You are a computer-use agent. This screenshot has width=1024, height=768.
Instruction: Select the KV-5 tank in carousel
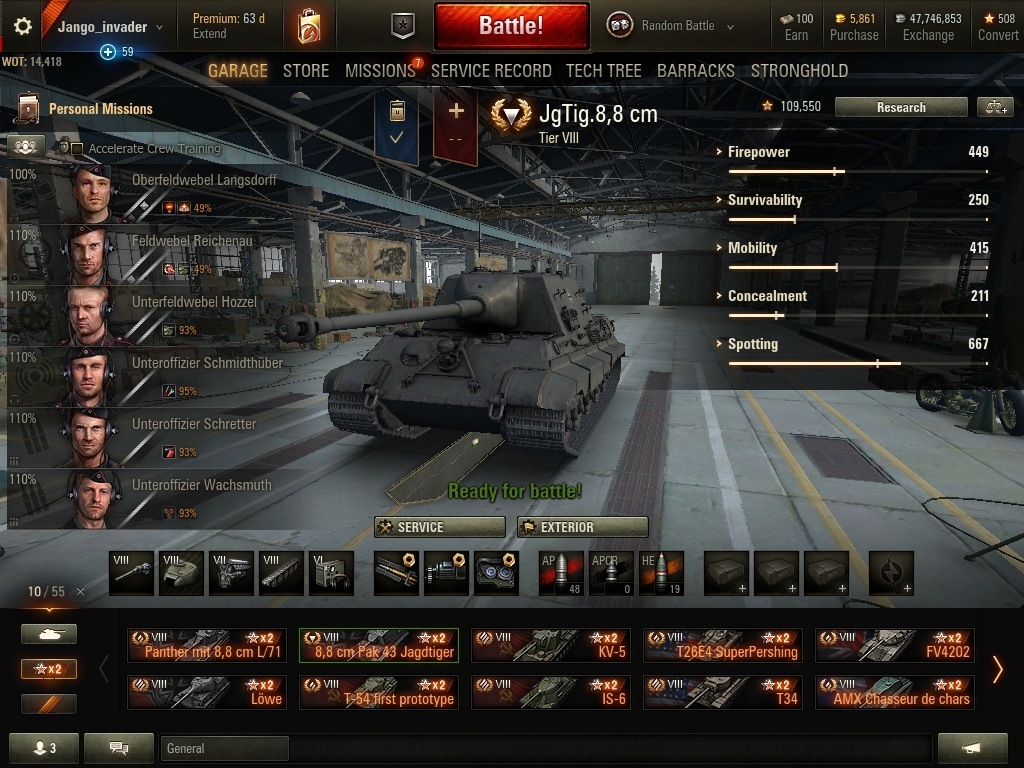pos(551,645)
